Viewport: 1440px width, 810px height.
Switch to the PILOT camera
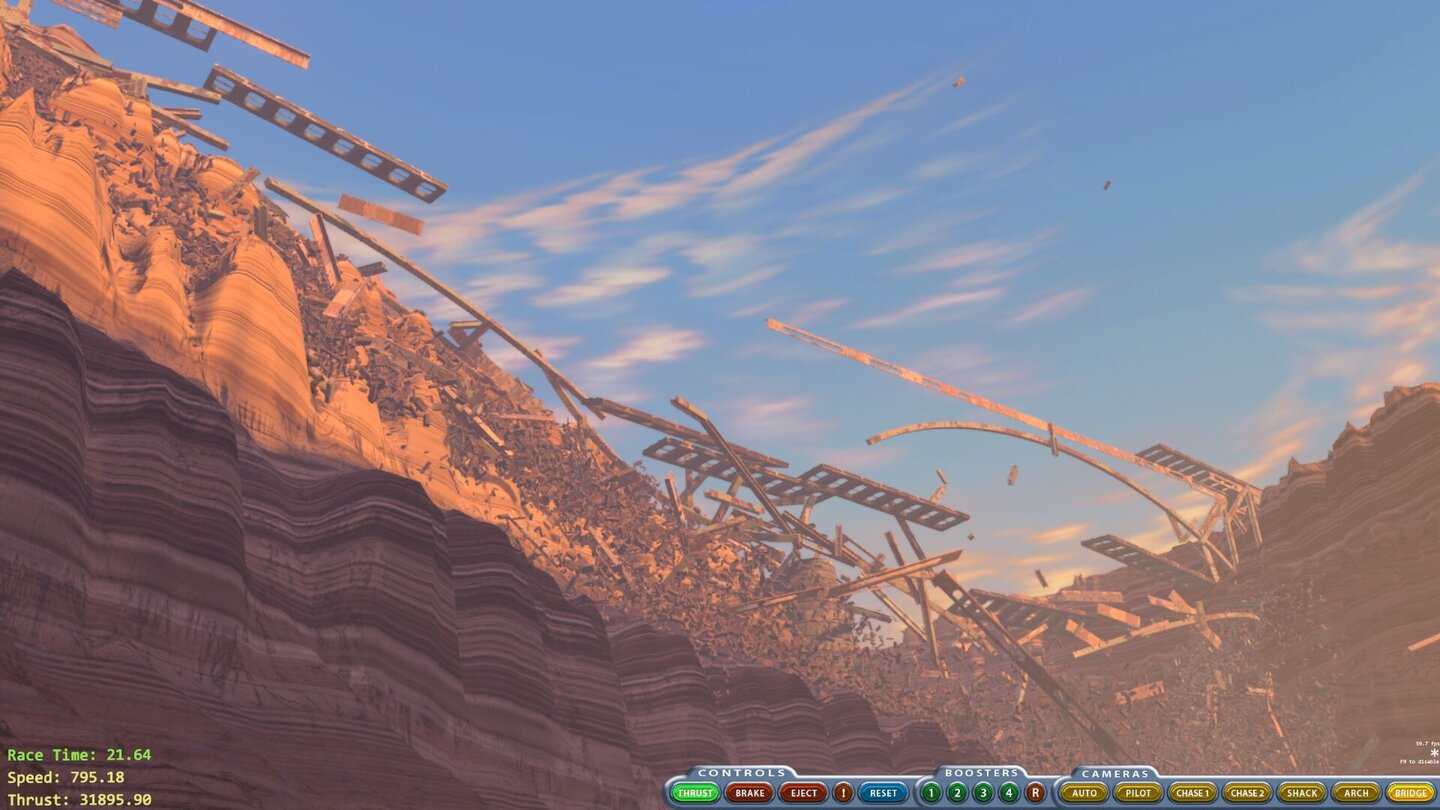(1139, 793)
